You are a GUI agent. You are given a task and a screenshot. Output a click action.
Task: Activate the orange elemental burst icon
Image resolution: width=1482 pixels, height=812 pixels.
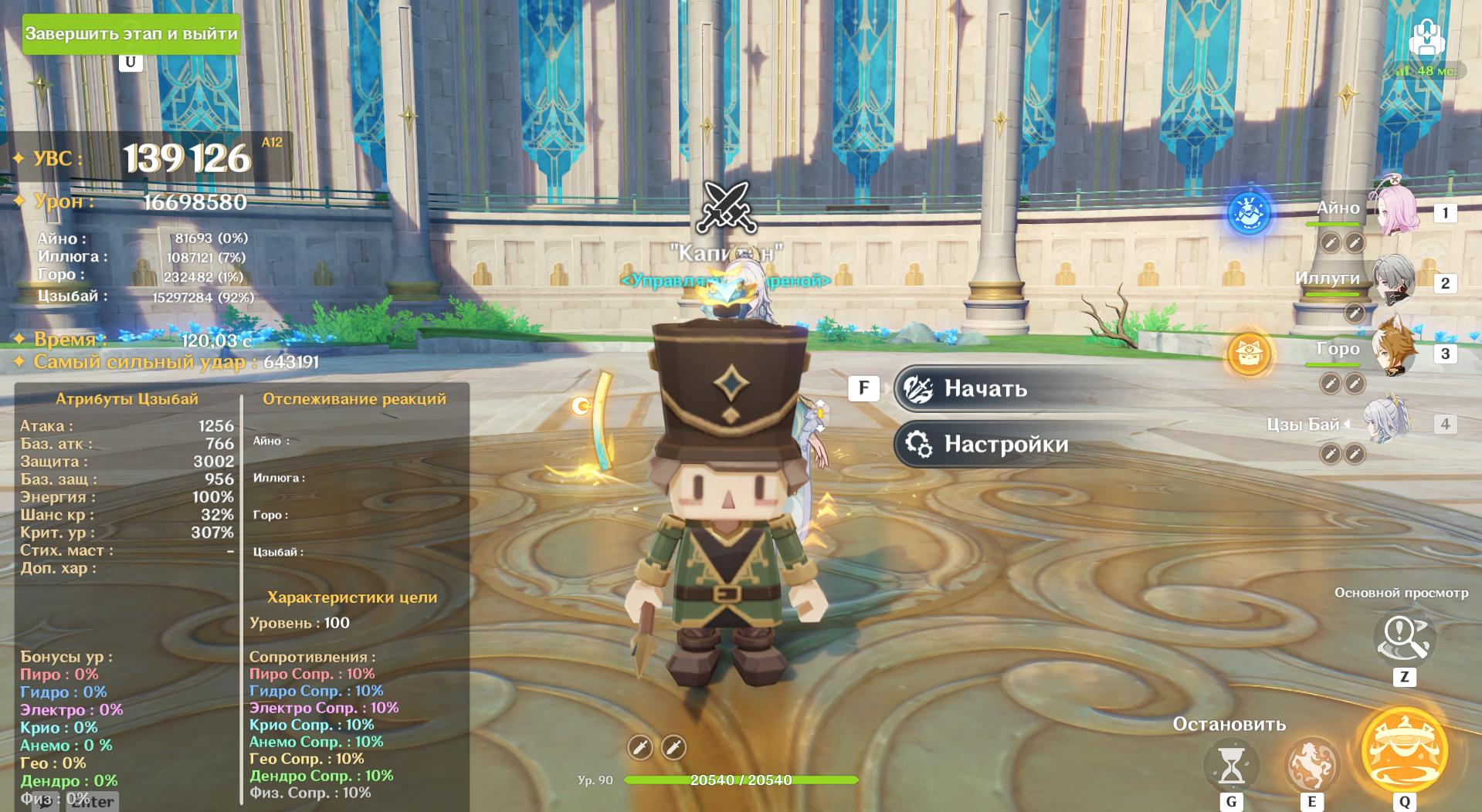(x=1404, y=749)
